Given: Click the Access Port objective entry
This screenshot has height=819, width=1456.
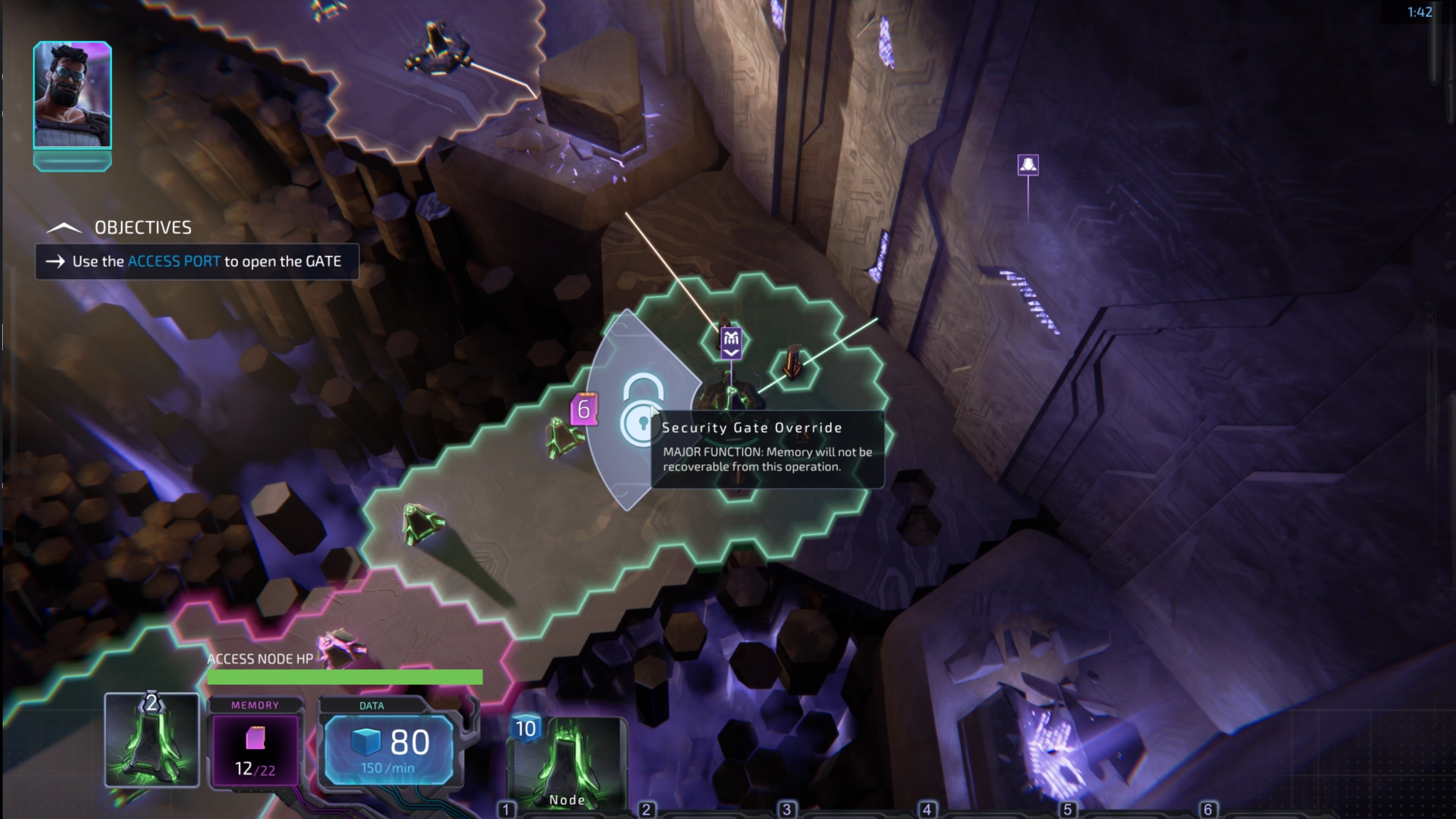Looking at the screenshot, I should pos(197,262).
